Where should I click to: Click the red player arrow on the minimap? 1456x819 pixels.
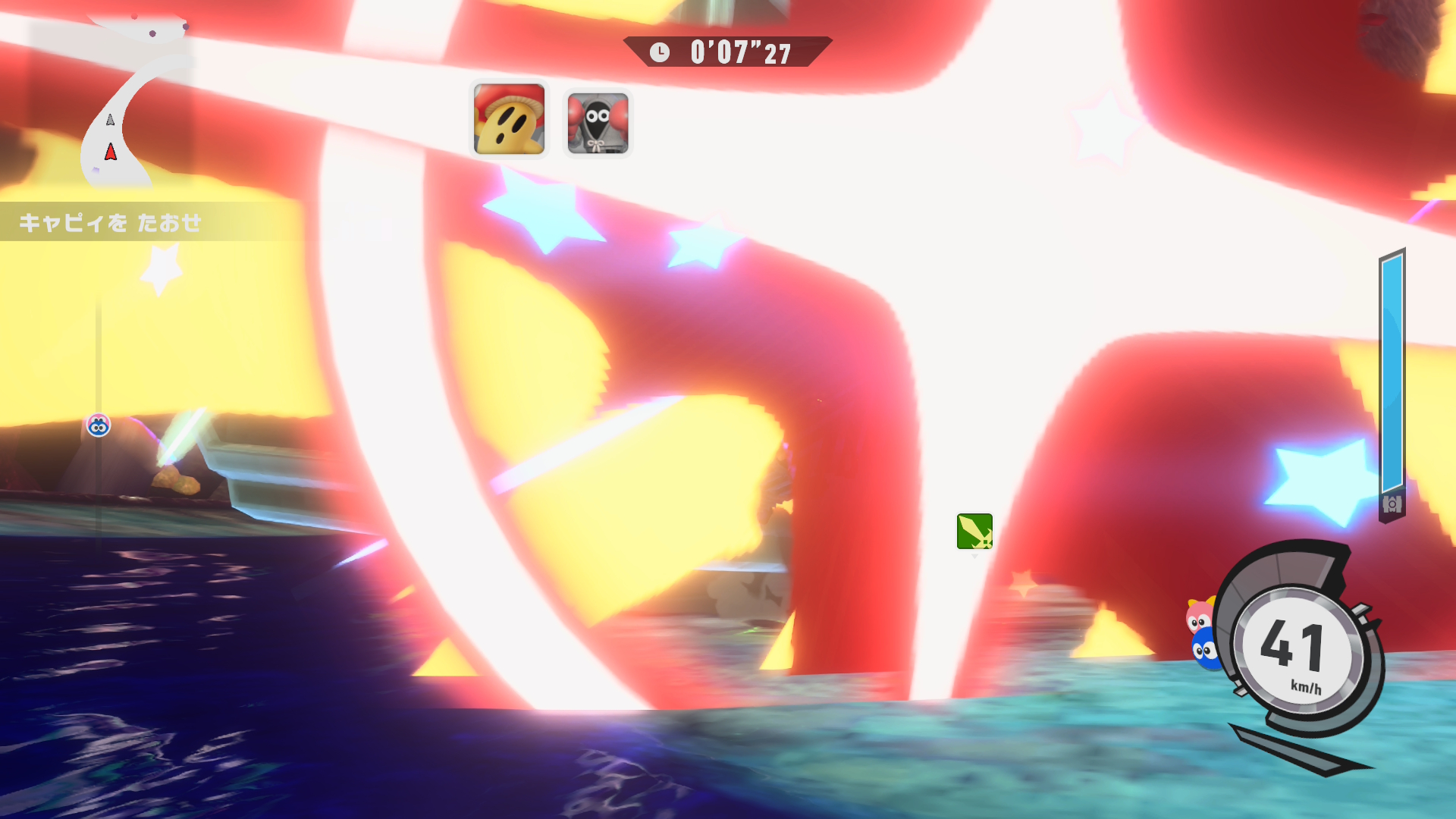click(111, 152)
